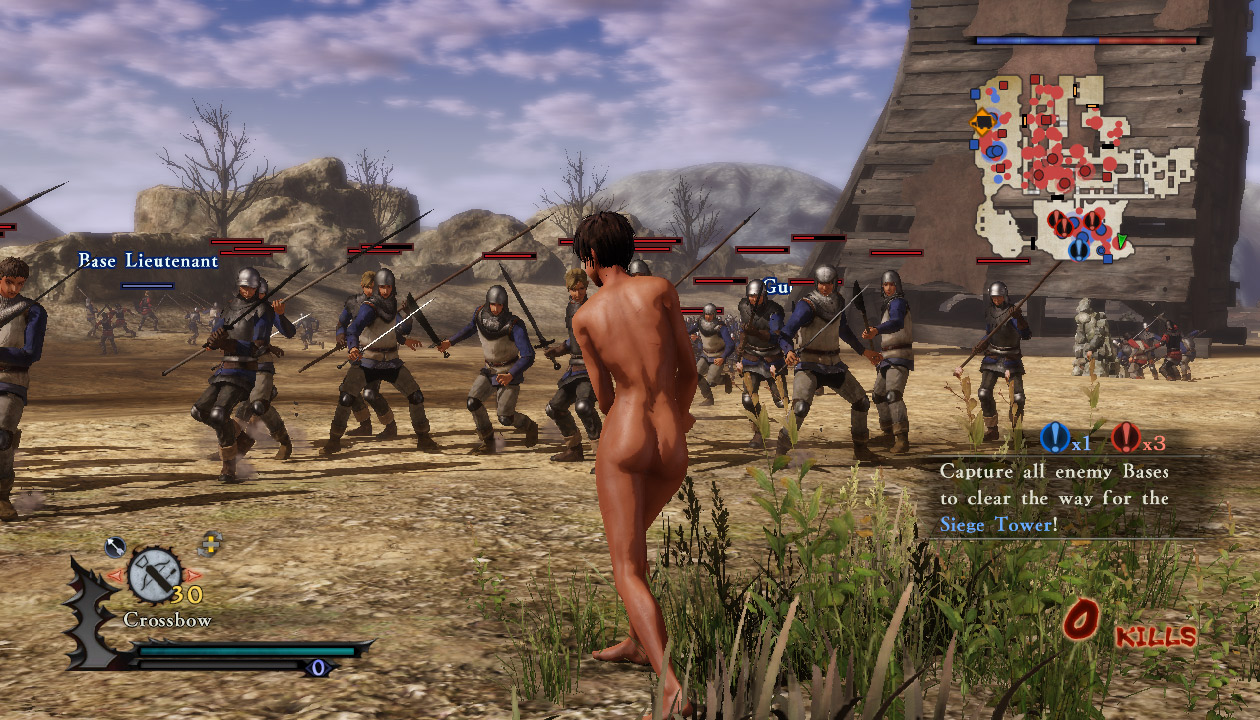The image size is (1260, 720).
Task: Select the Crossbow sub-weapon icon
Action: 154,574
